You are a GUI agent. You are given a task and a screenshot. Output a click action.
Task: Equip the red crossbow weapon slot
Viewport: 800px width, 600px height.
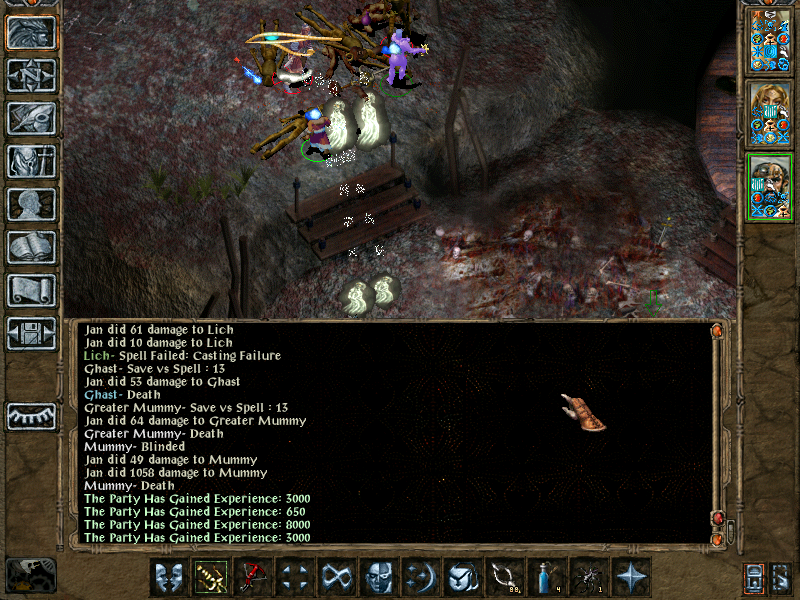253,577
